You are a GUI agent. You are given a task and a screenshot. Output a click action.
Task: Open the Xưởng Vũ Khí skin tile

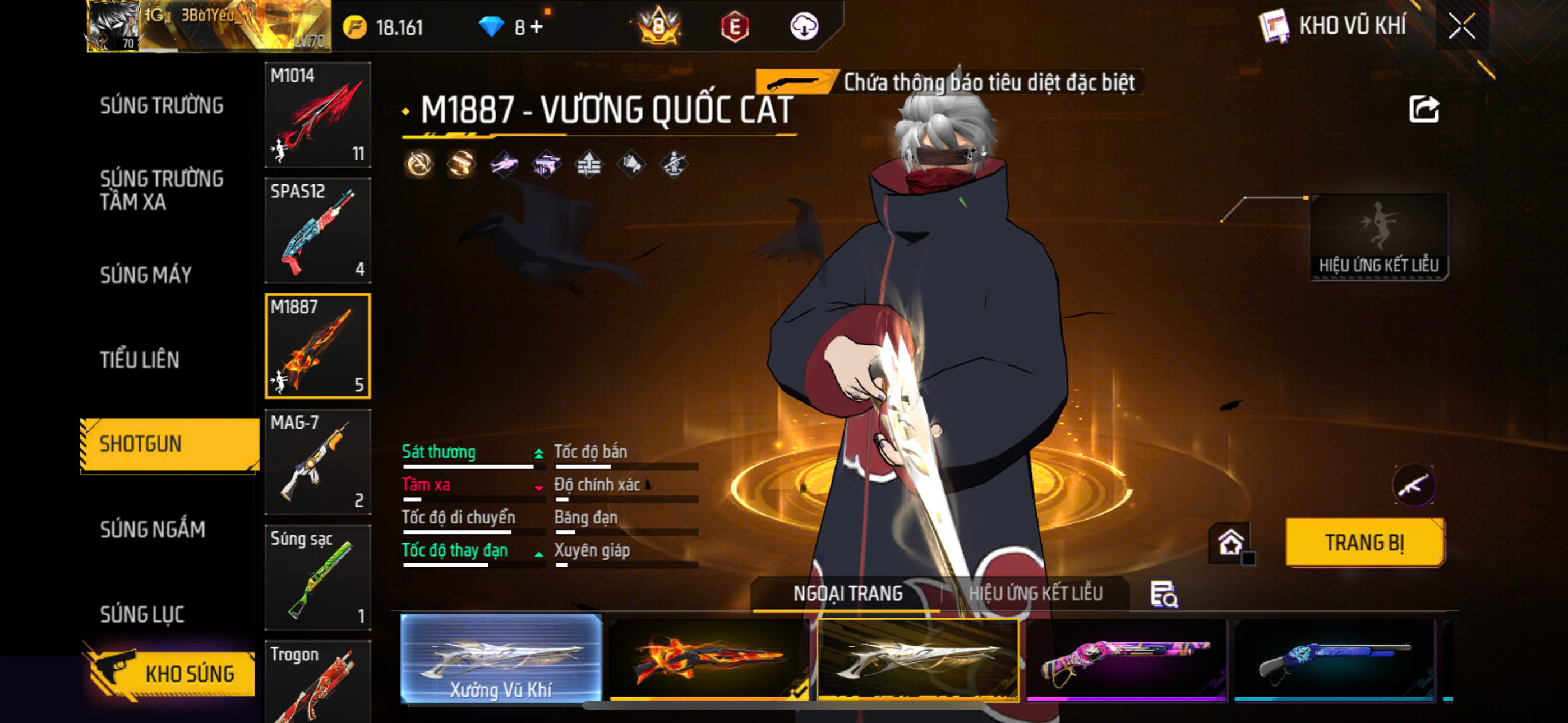click(500, 659)
